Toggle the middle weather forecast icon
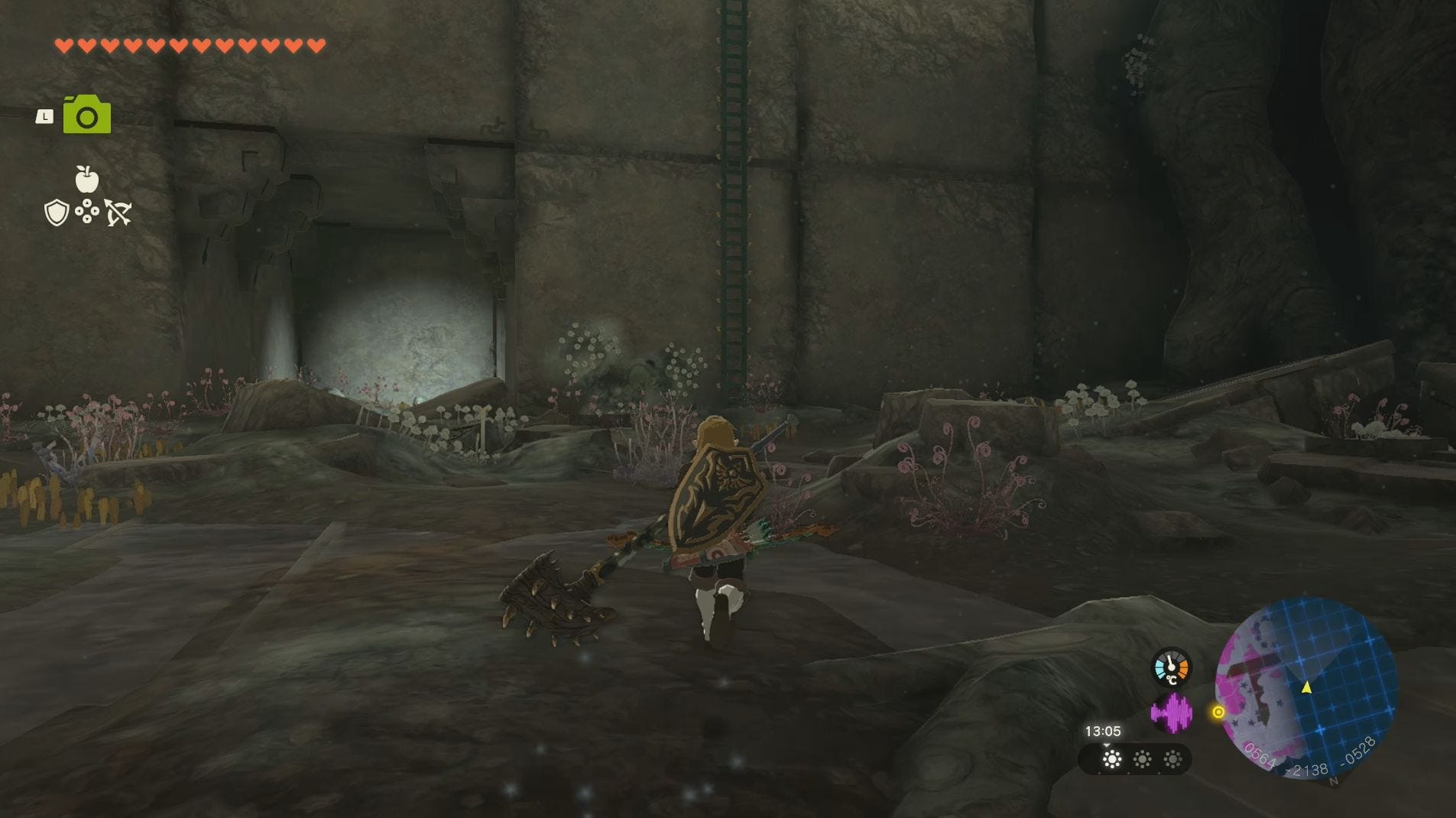 [x=1143, y=760]
